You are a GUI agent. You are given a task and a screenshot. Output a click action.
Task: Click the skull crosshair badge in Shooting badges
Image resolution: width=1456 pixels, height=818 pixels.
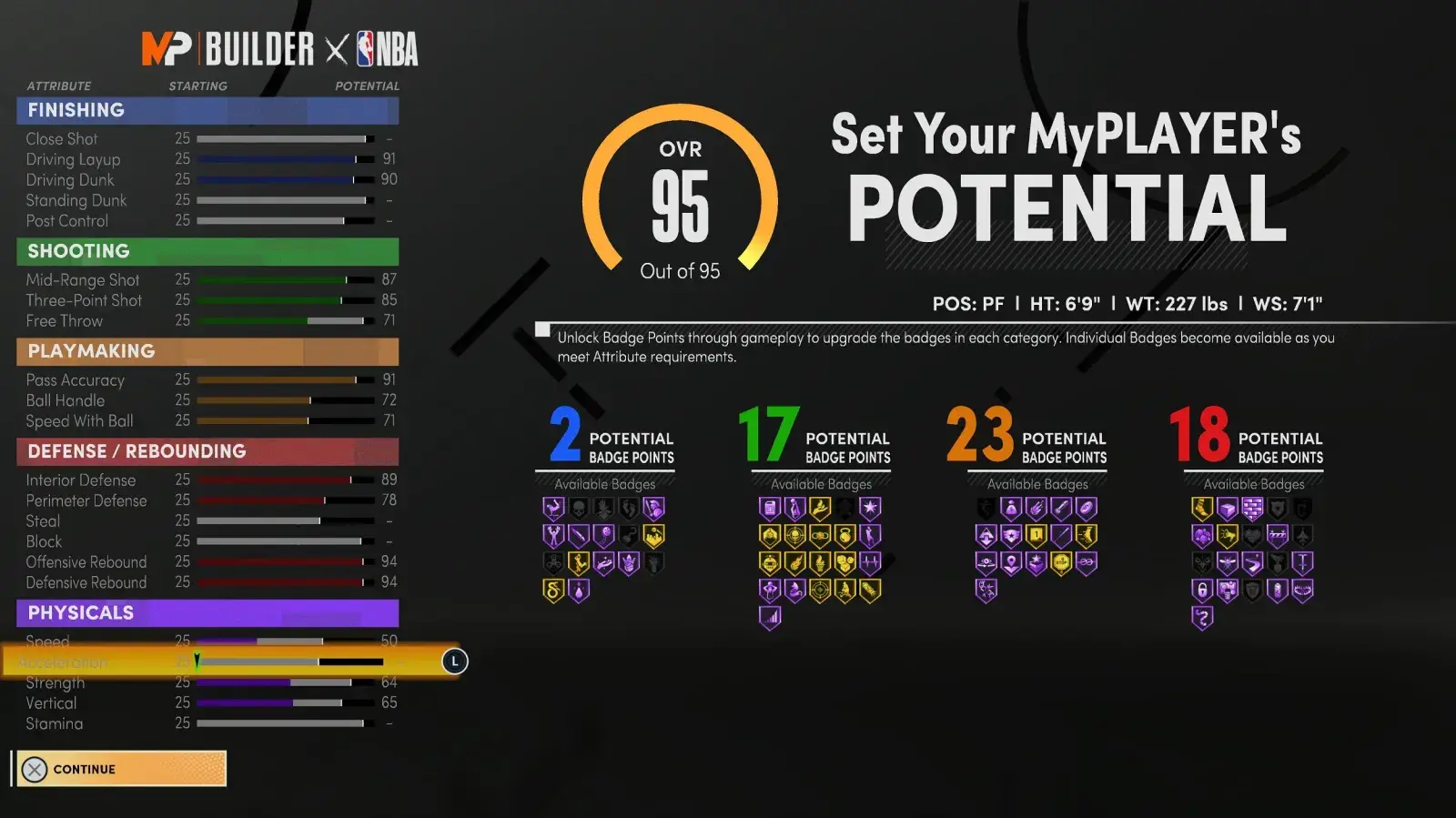point(794,535)
